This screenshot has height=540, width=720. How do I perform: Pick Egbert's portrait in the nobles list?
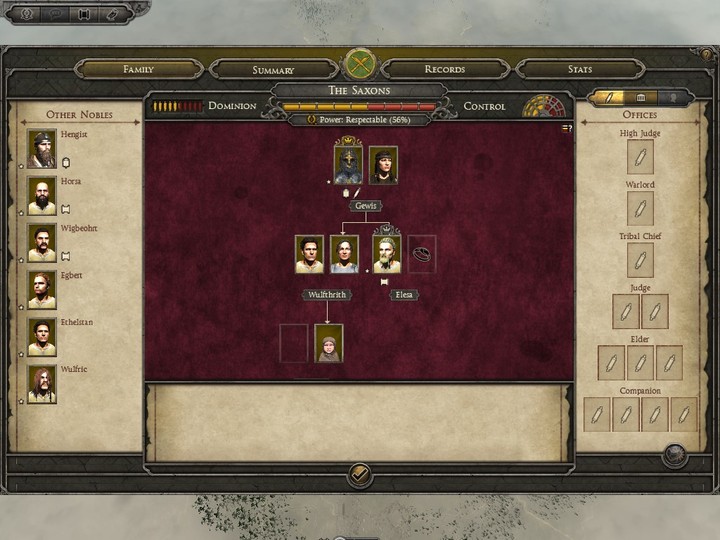pyautogui.click(x=42, y=290)
